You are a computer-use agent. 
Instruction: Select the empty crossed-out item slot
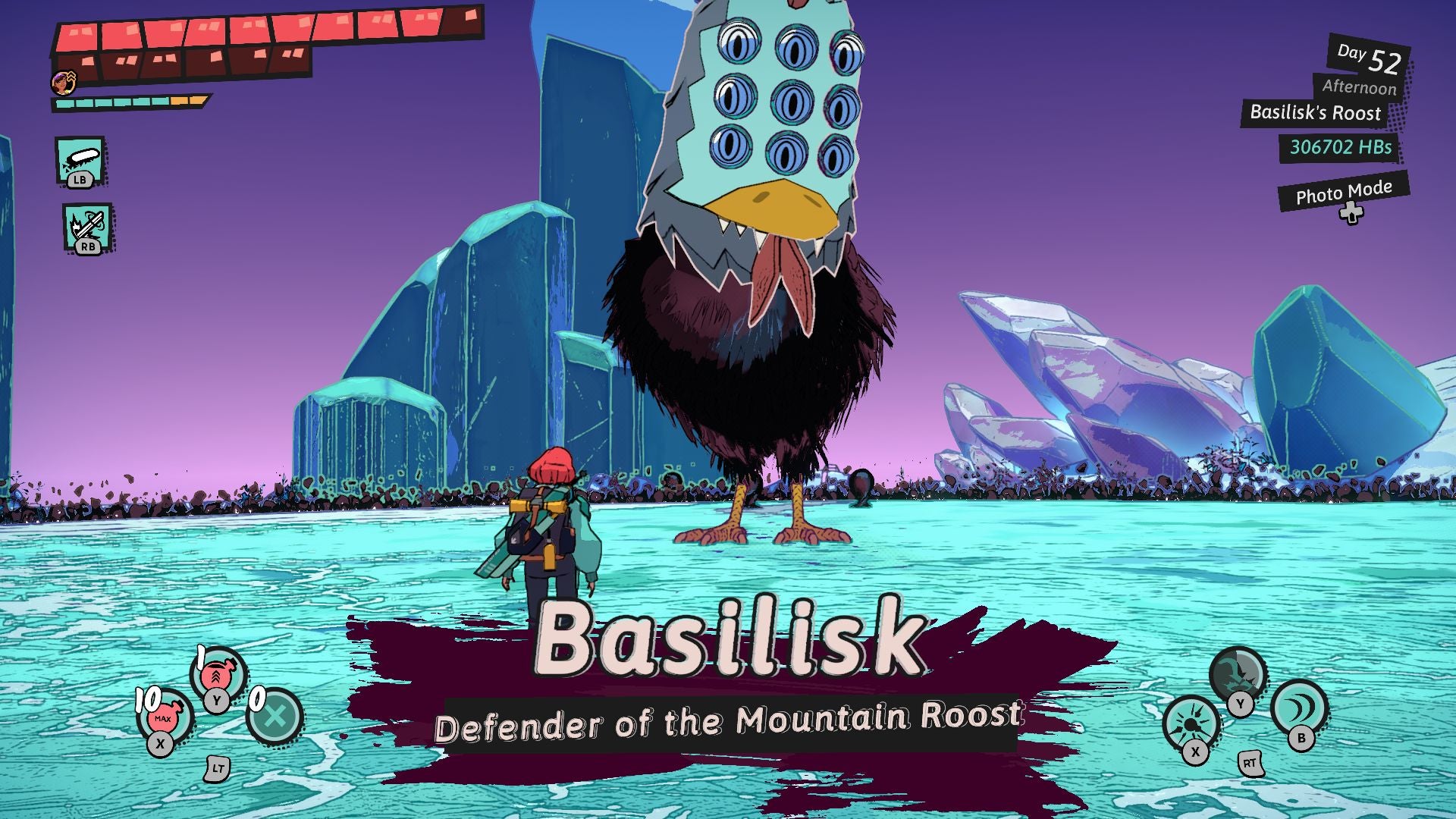(275, 715)
